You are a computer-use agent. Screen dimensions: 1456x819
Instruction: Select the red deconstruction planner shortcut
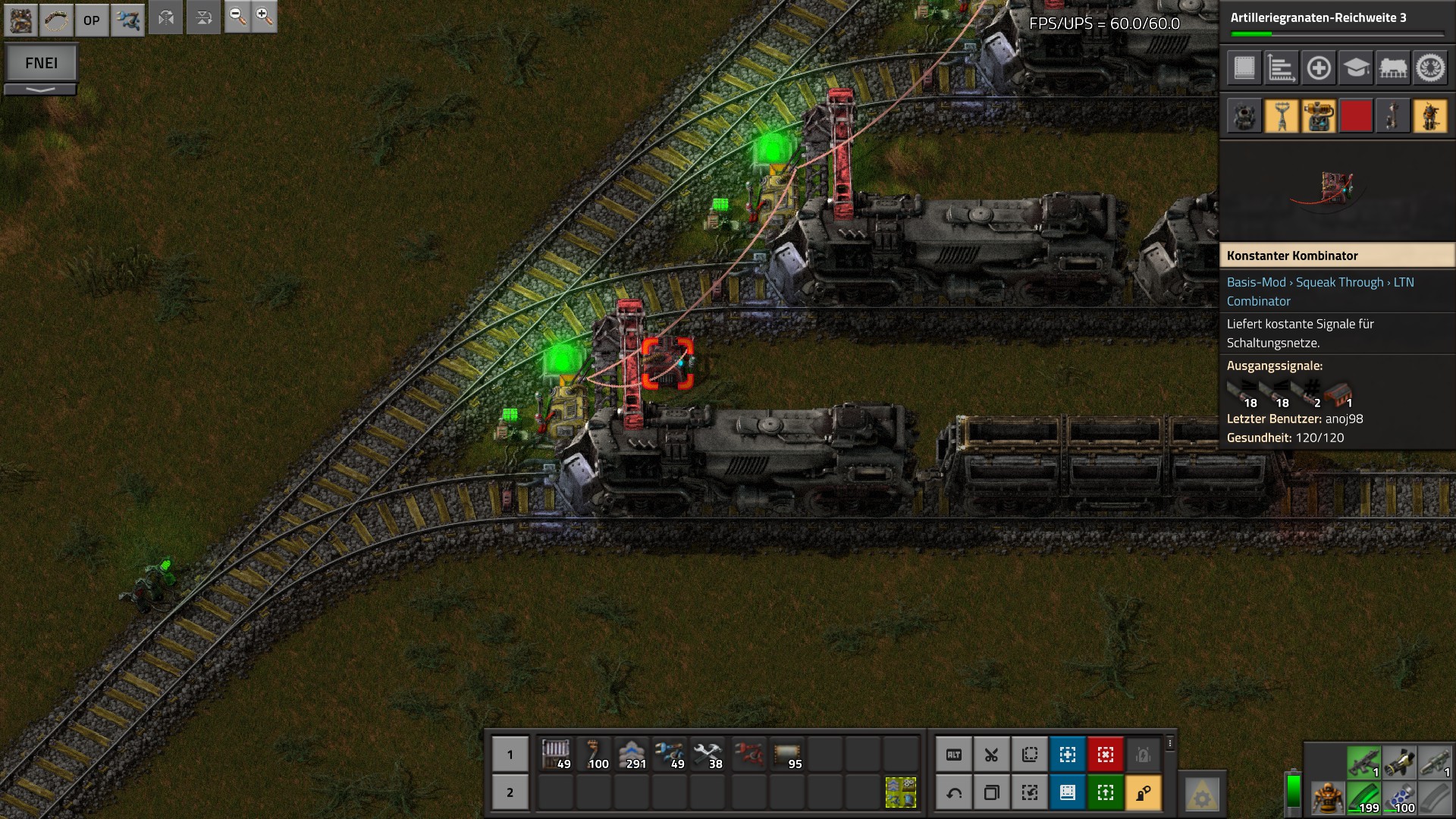coord(1105,755)
